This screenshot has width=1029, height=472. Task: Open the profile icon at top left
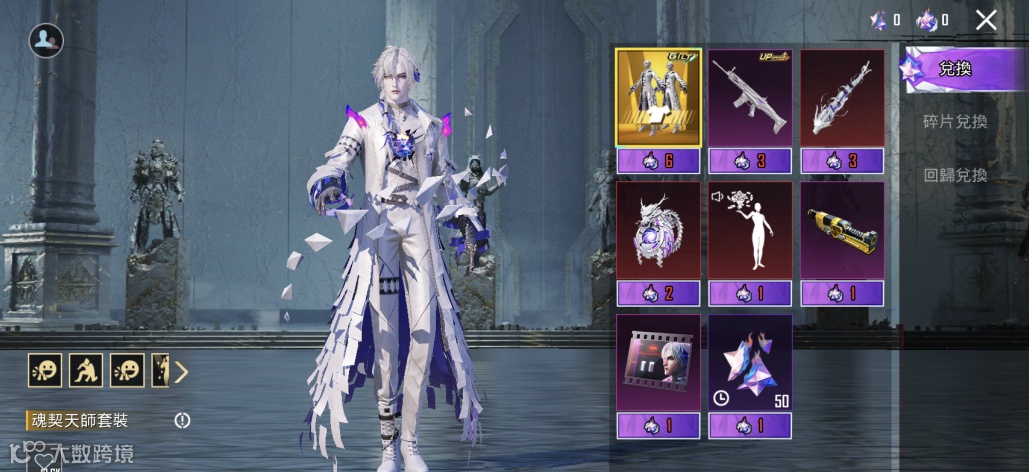(x=46, y=40)
